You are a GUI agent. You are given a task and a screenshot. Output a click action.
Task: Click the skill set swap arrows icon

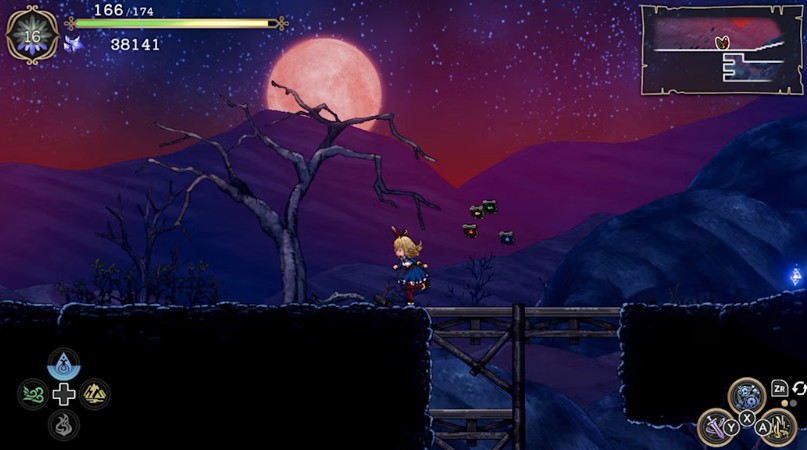tap(799, 388)
